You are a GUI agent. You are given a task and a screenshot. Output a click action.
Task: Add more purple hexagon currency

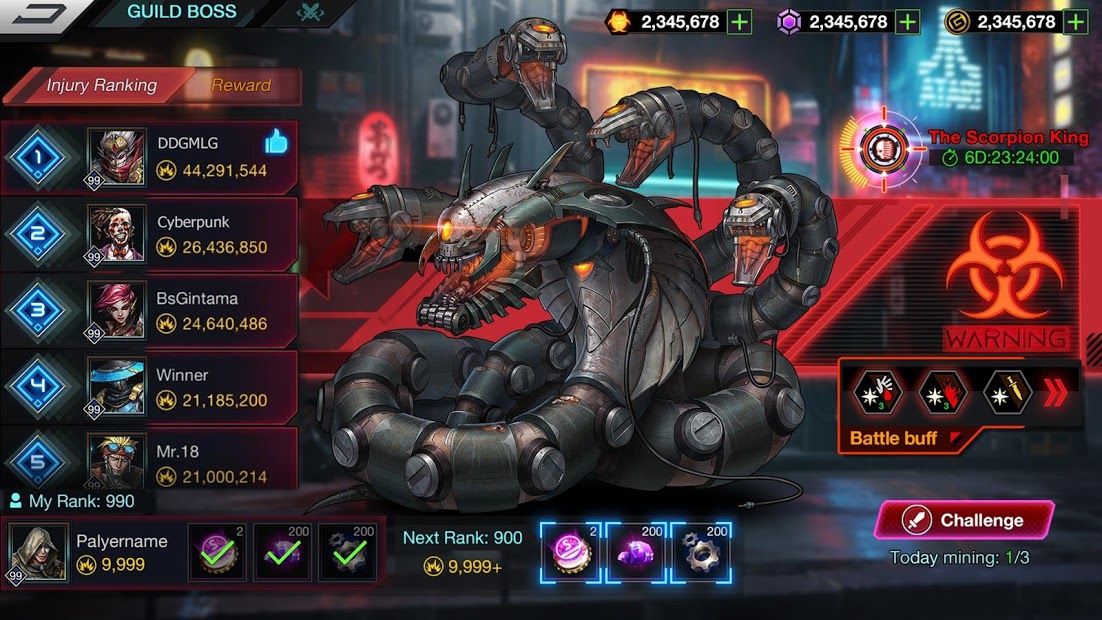tap(907, 22)
